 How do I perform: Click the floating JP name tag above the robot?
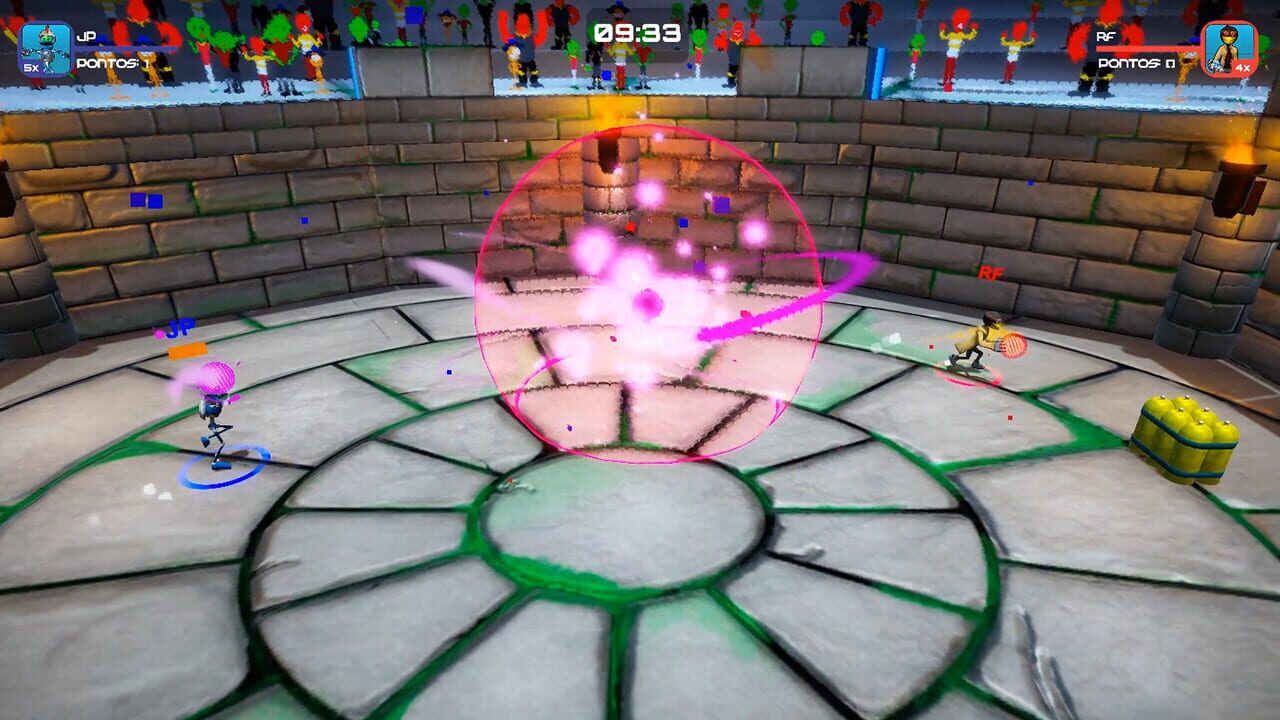[179, 327]
